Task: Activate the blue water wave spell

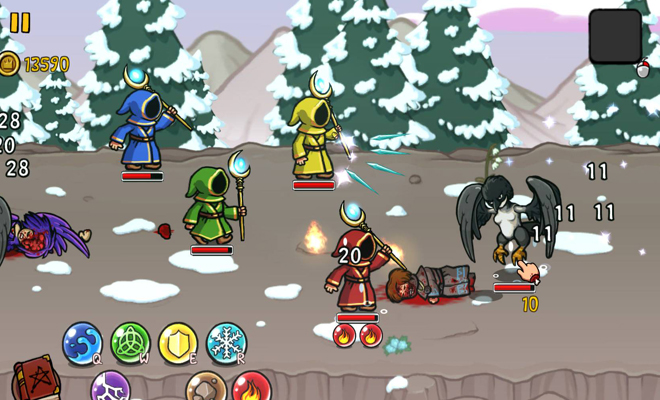Action: click(82, 343)
